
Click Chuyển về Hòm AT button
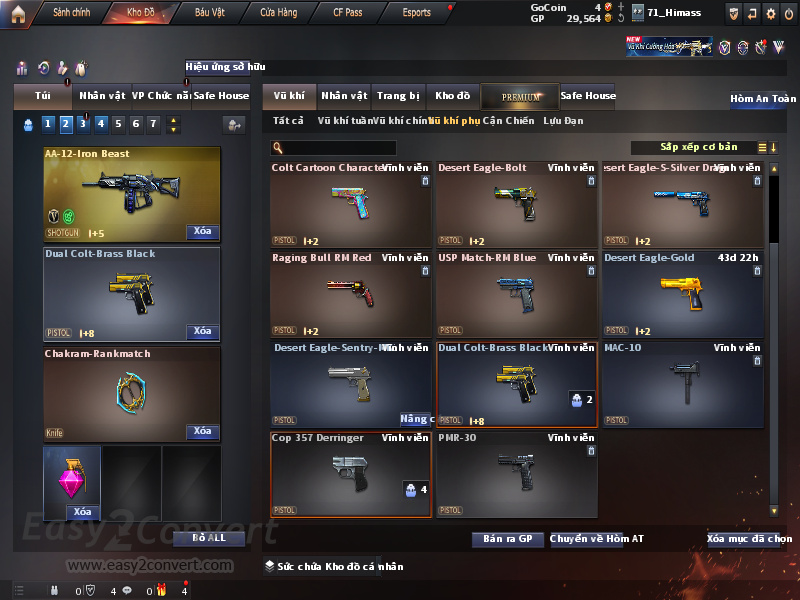tap(596, 539)
